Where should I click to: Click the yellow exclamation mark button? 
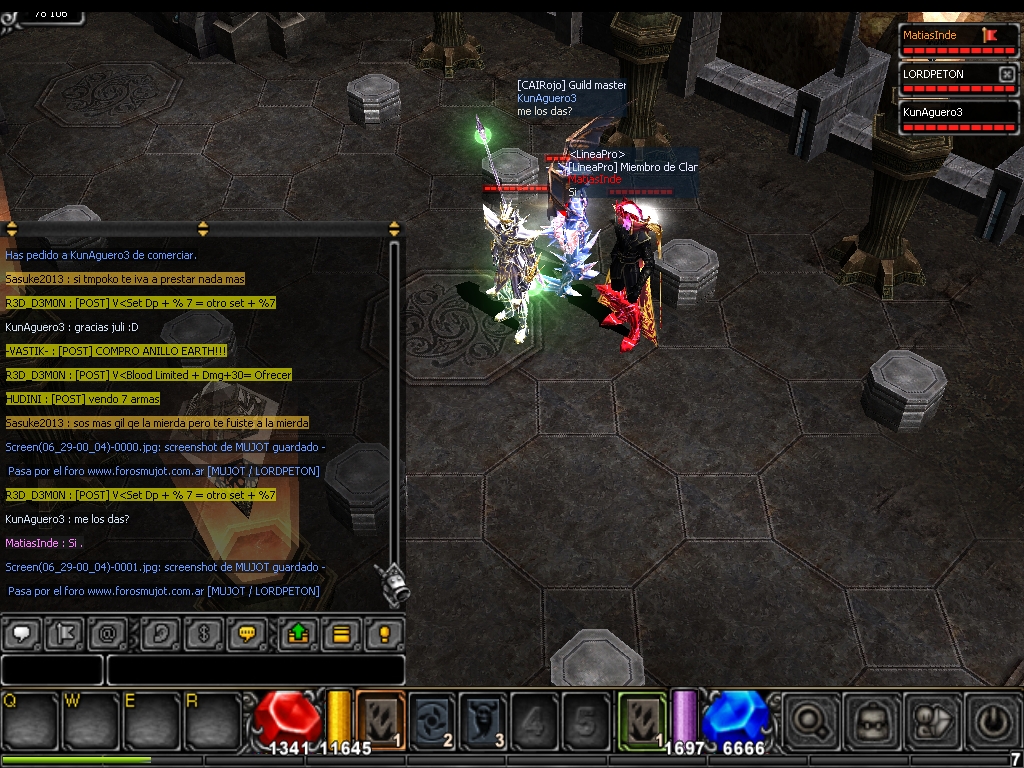(384, 634)
